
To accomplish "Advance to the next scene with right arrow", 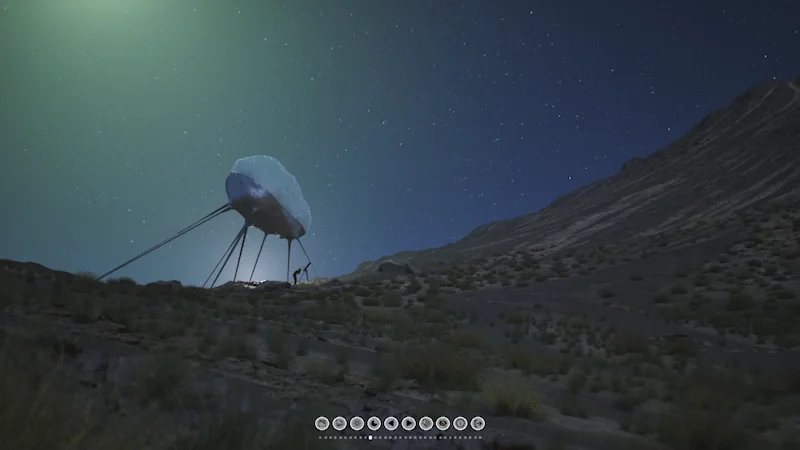I will pos(408,423).
